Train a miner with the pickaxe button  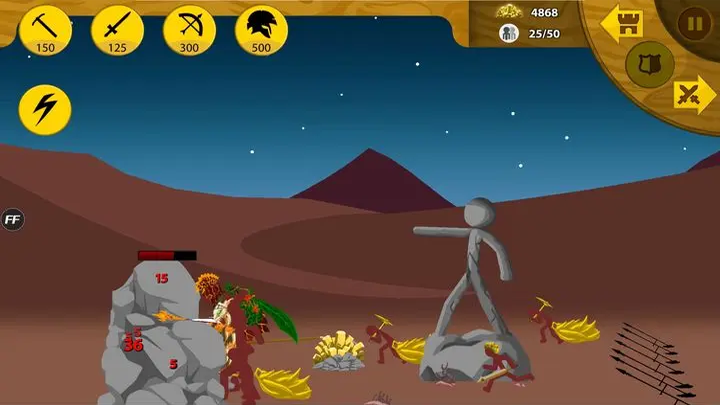(46, 30)
